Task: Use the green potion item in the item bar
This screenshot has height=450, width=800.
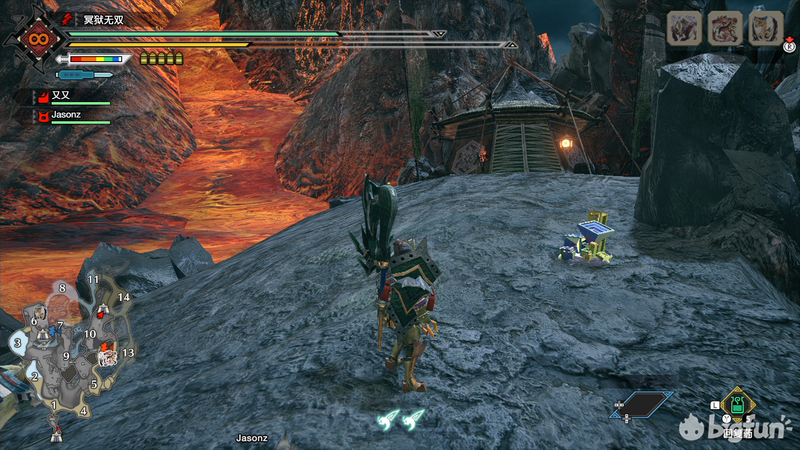Action: point(737,405)
